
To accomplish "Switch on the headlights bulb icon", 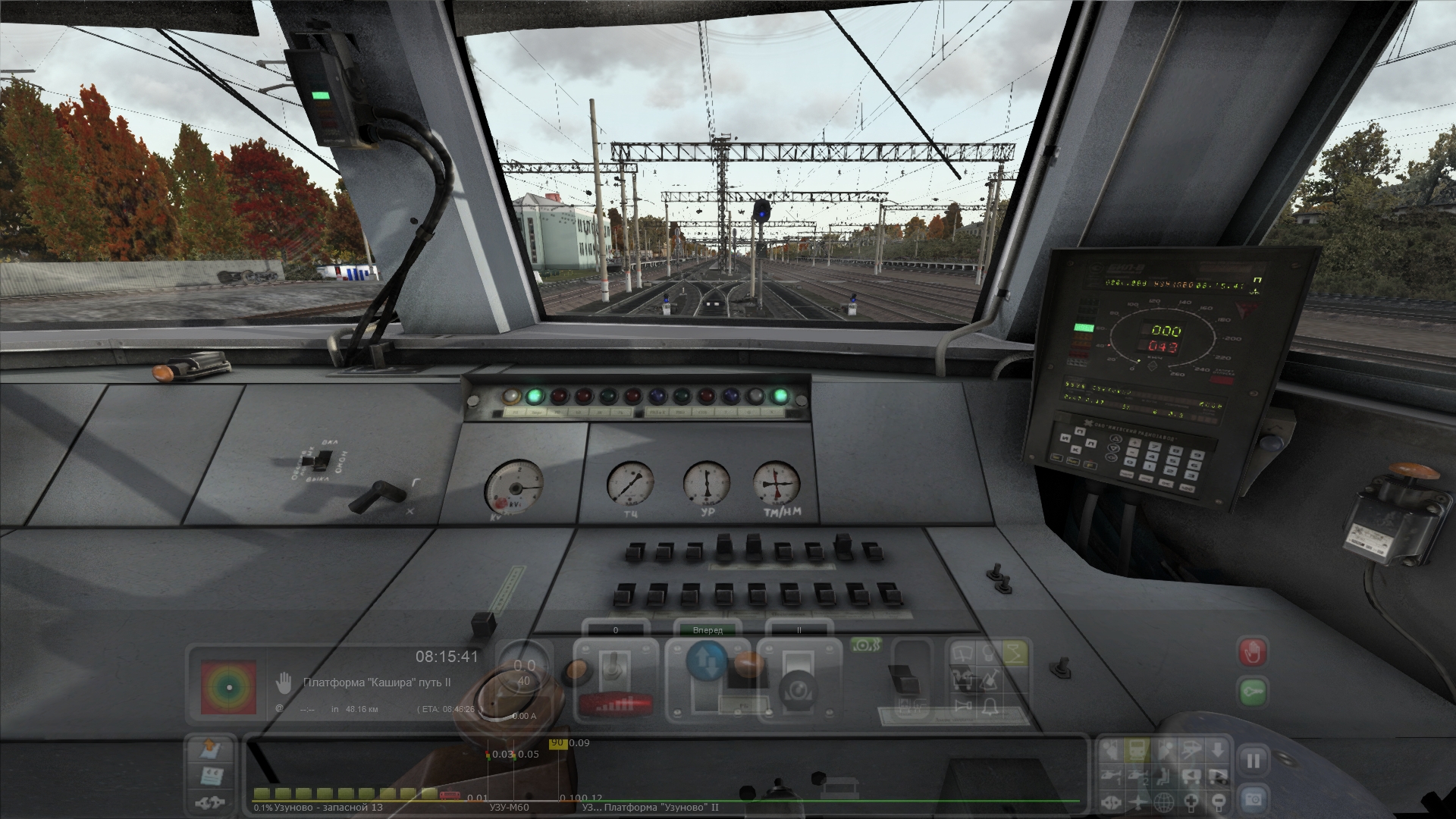I will coord(988,652).
